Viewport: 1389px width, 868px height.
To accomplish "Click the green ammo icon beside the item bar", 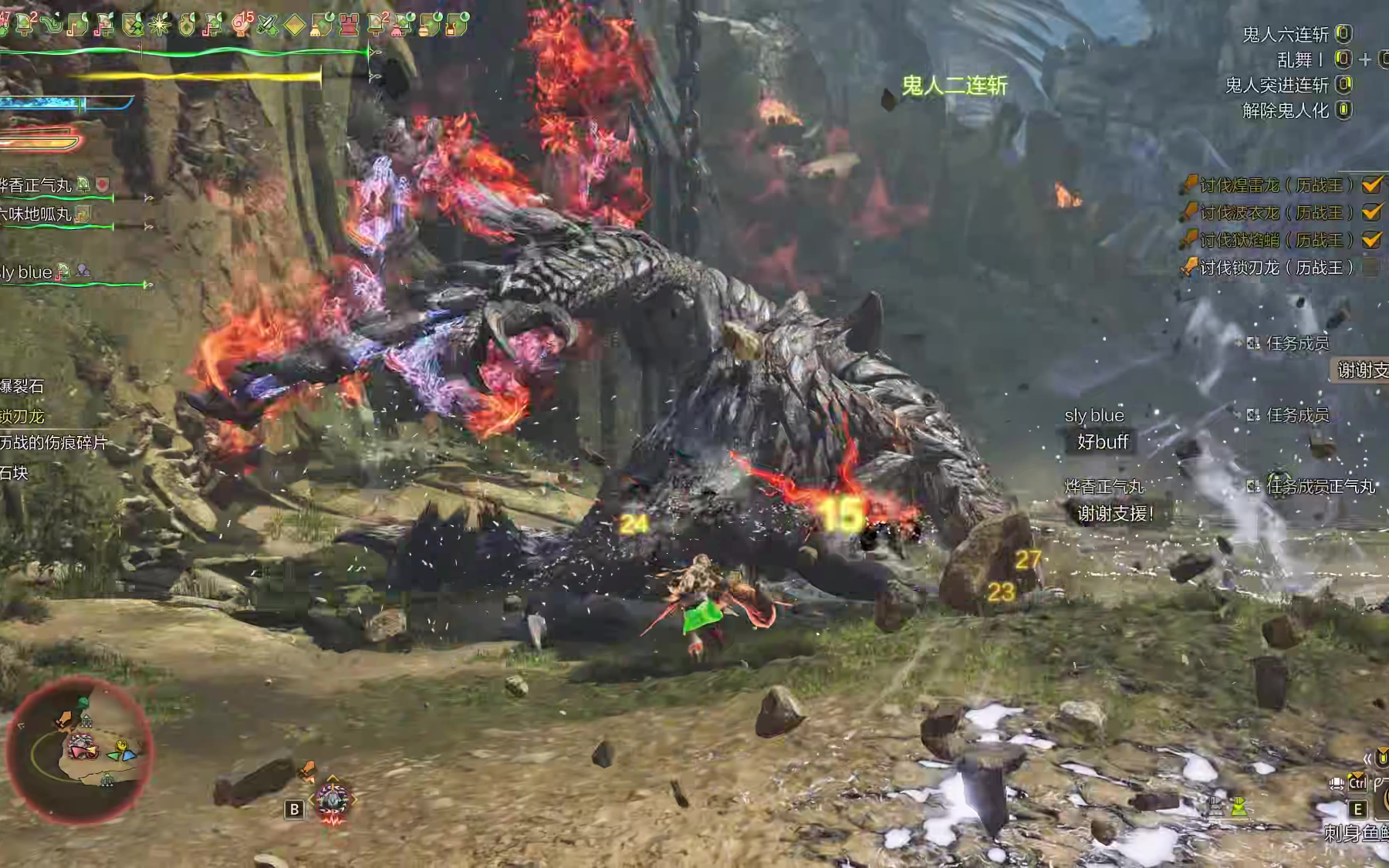I will (1239, 807).
